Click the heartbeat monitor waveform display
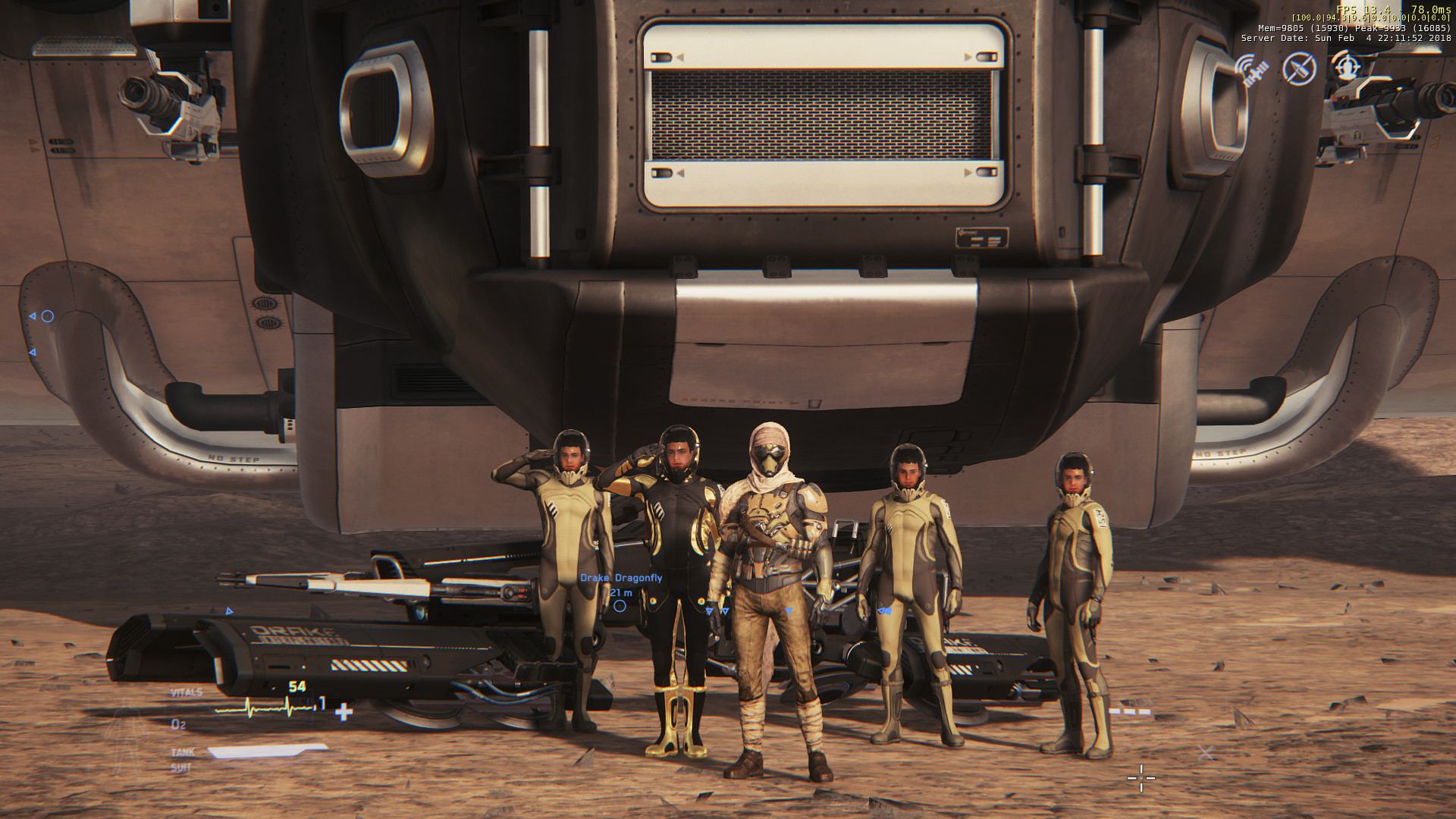The image size is (1456, 819). click(x=262, y=708)
